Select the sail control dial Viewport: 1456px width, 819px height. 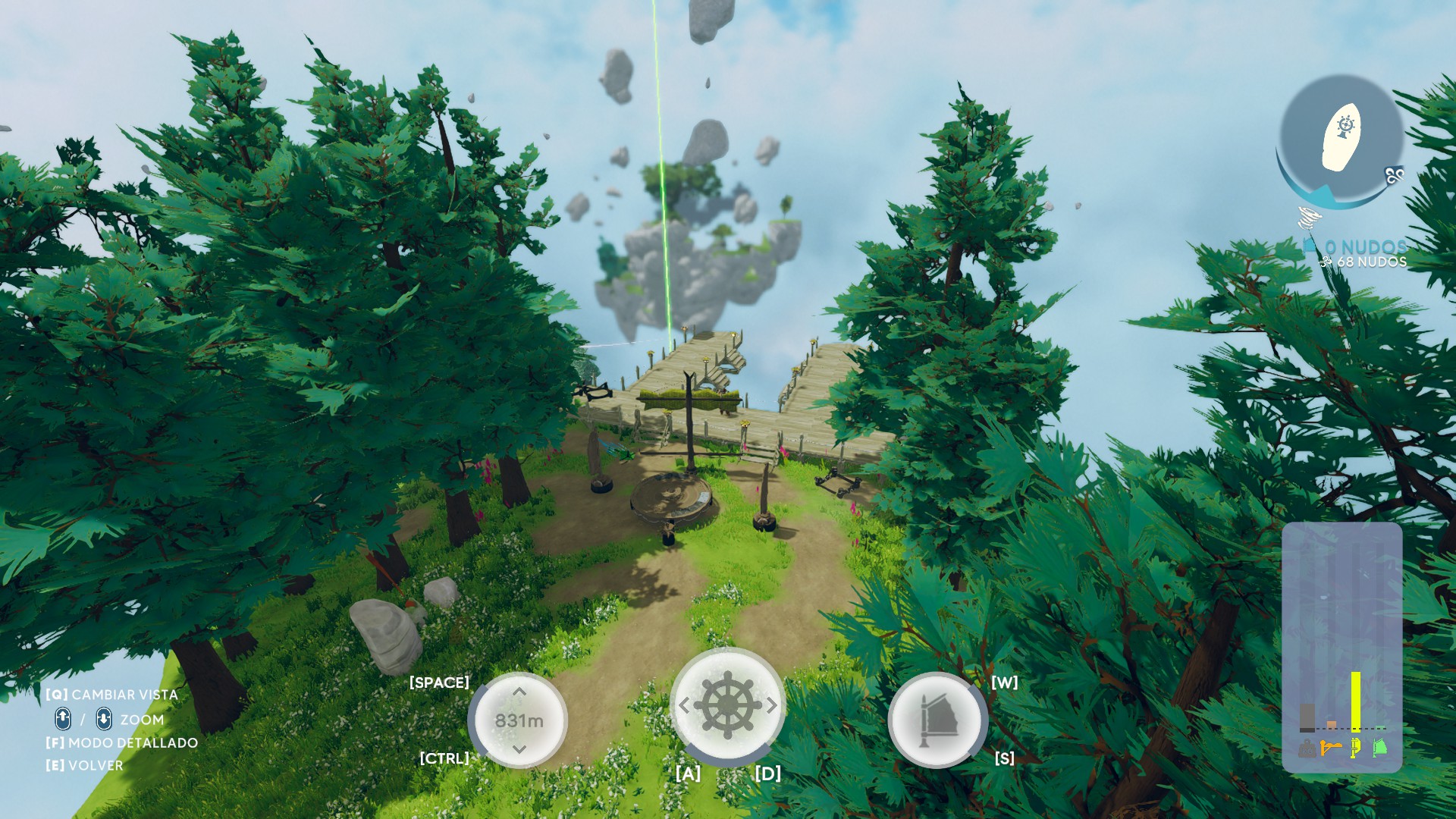point(937,720)
